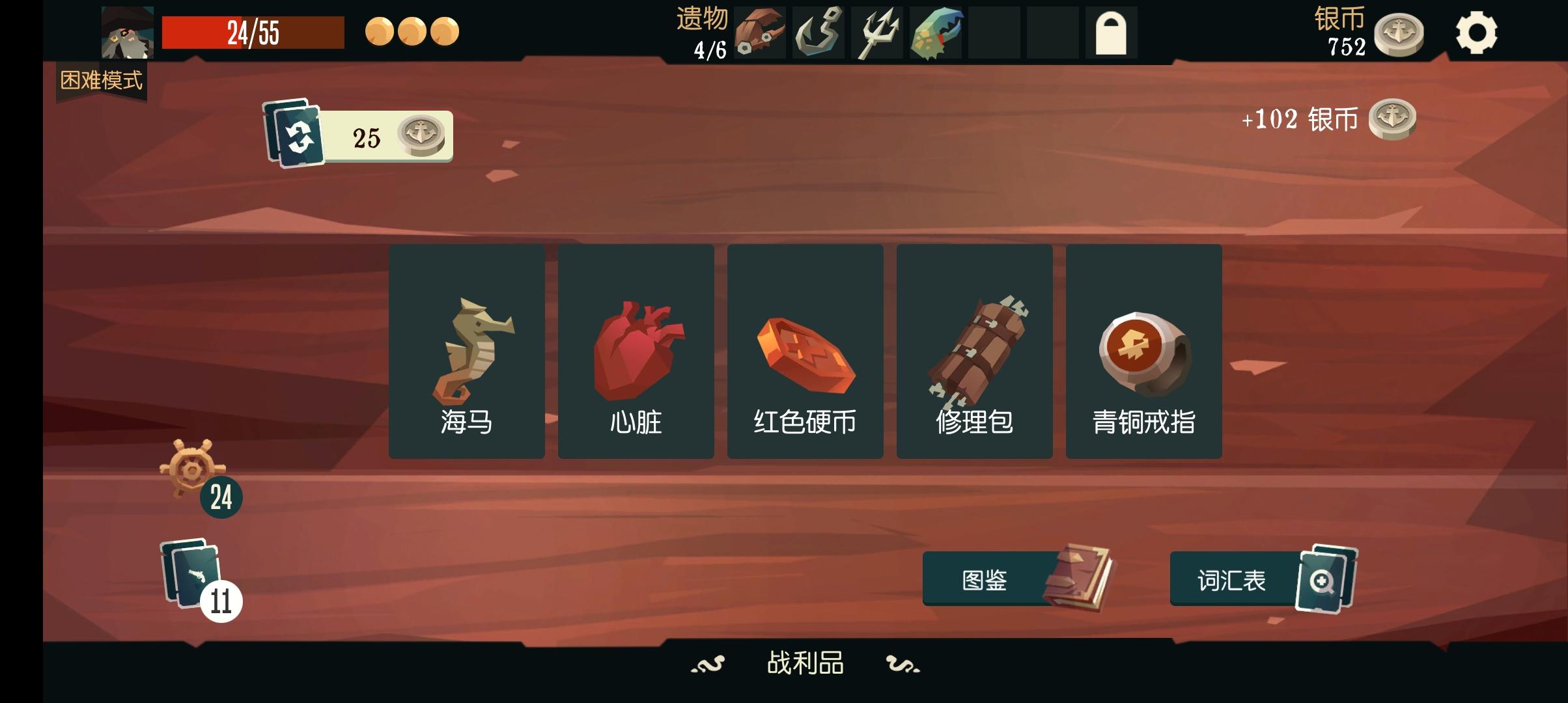Viewport: 1568px width, 703px height.
Task: Take the 修理包 repair kit card
Action: 974,351
